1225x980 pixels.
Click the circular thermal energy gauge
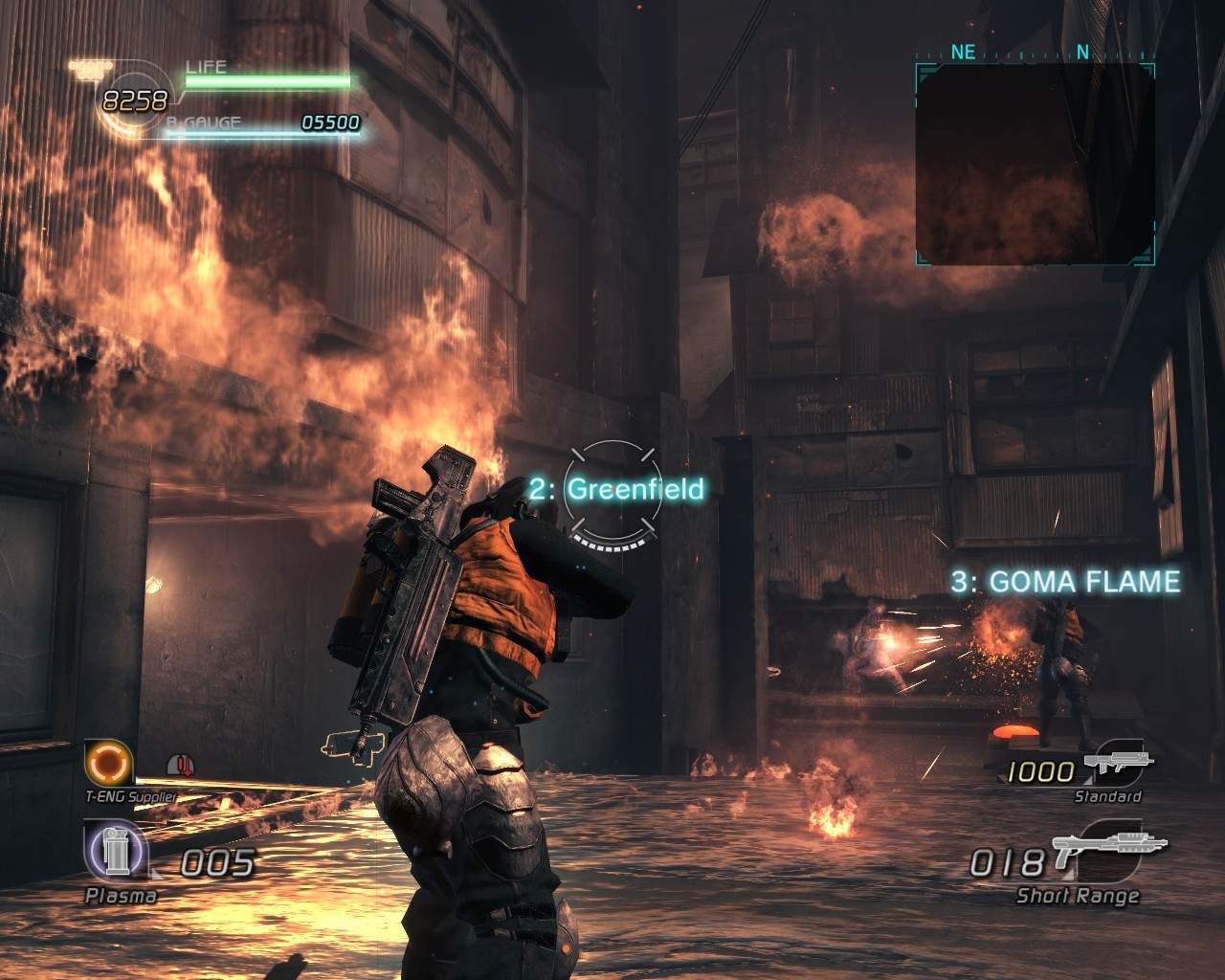(133, 100)
